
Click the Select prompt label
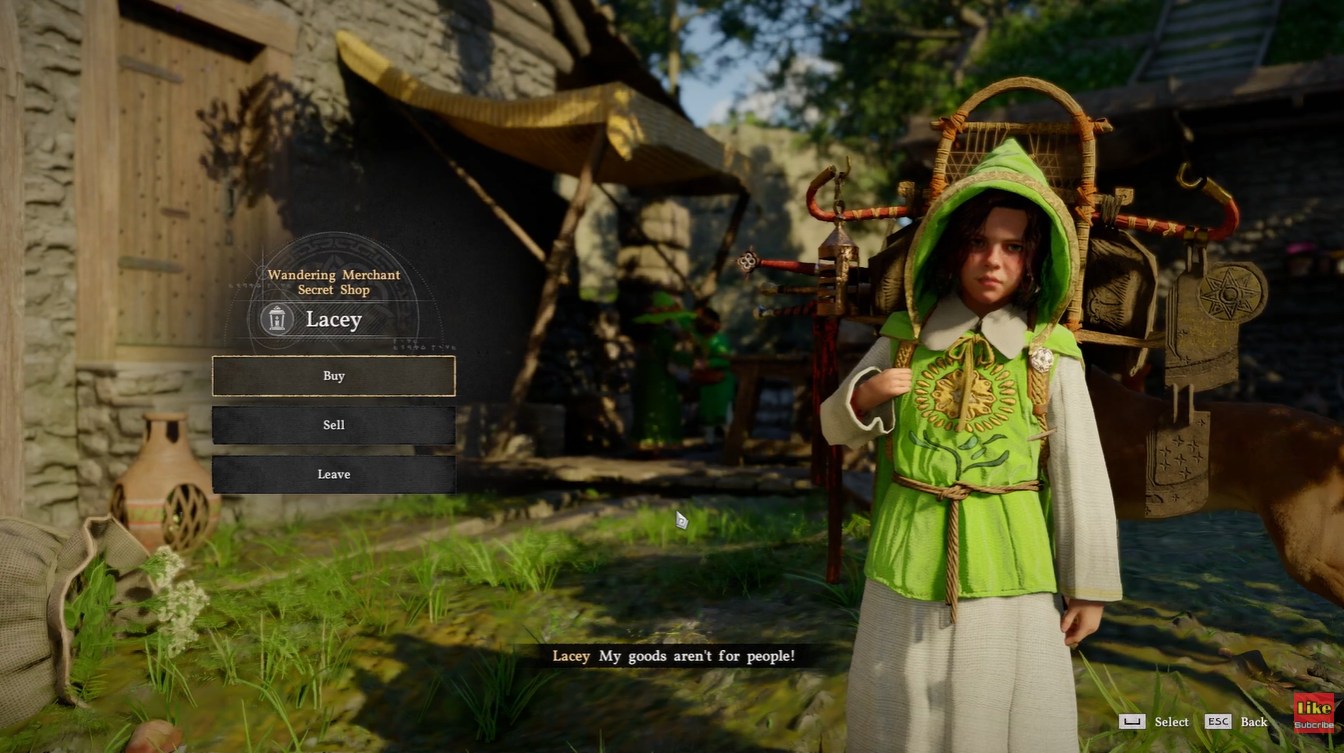1170,722
